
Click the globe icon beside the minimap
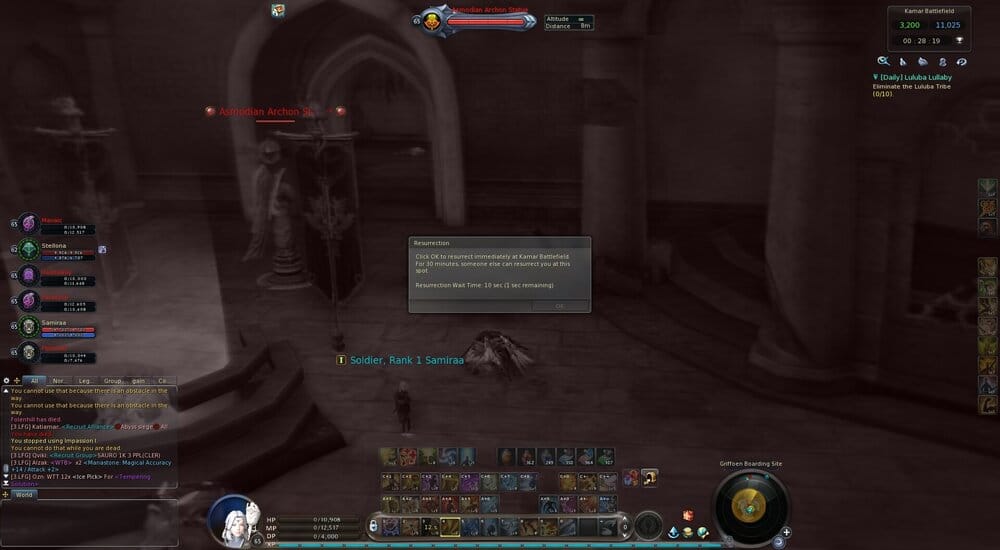coord(703,532)
